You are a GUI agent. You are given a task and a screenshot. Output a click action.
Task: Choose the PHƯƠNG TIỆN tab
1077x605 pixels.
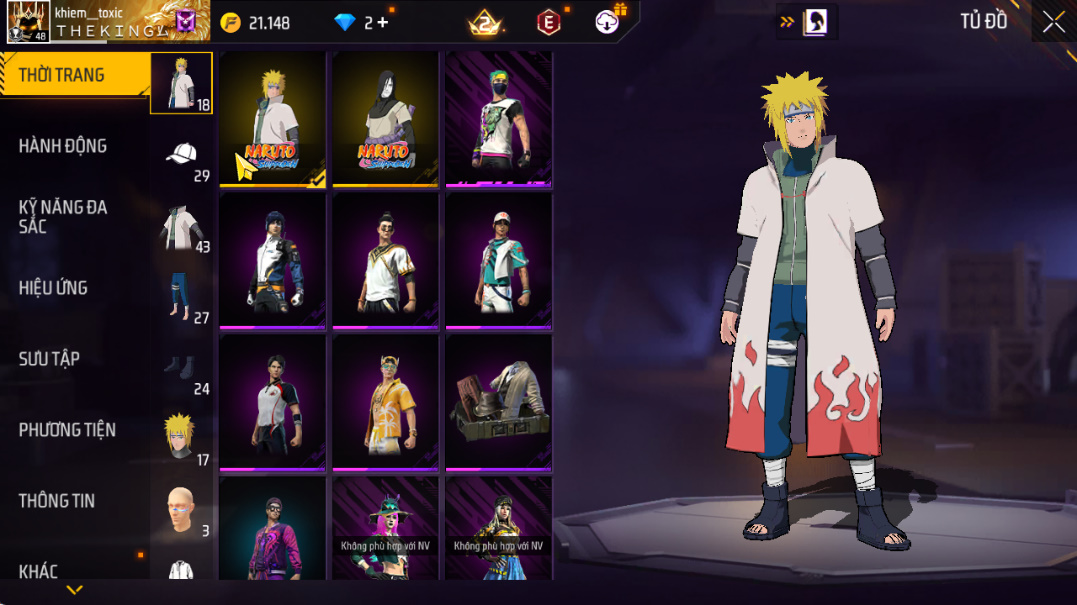tap(67, 430)
